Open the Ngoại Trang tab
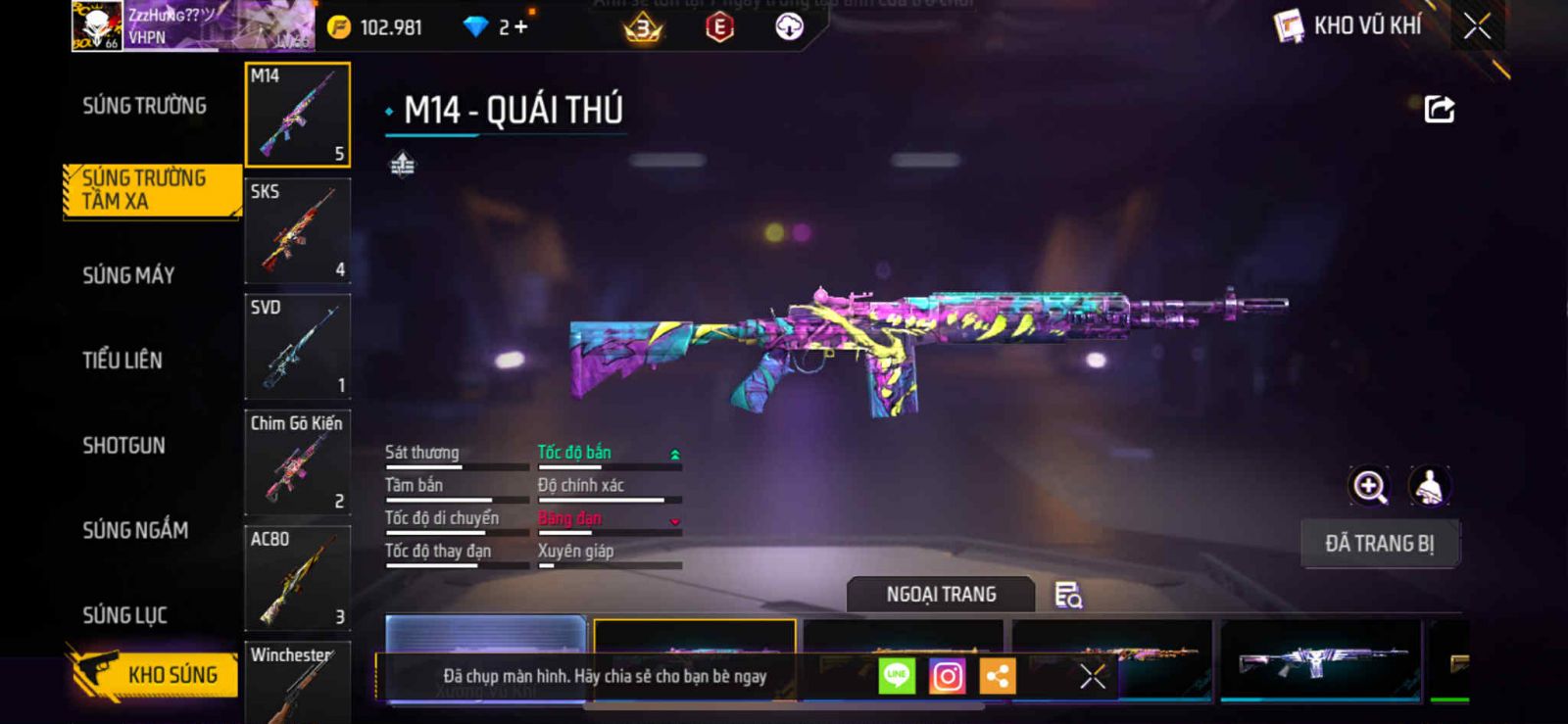 point(941,595)
